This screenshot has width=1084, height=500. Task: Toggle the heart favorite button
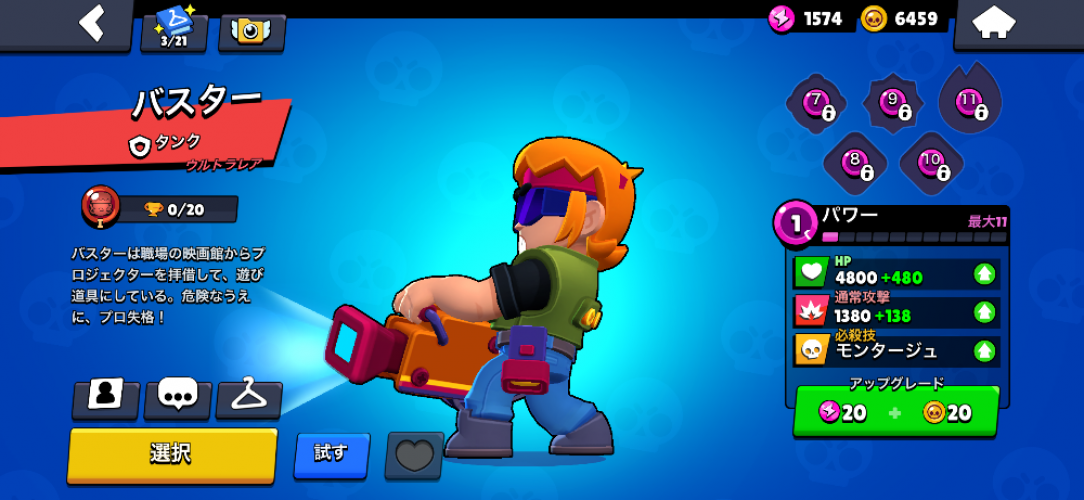pos(413,455)
